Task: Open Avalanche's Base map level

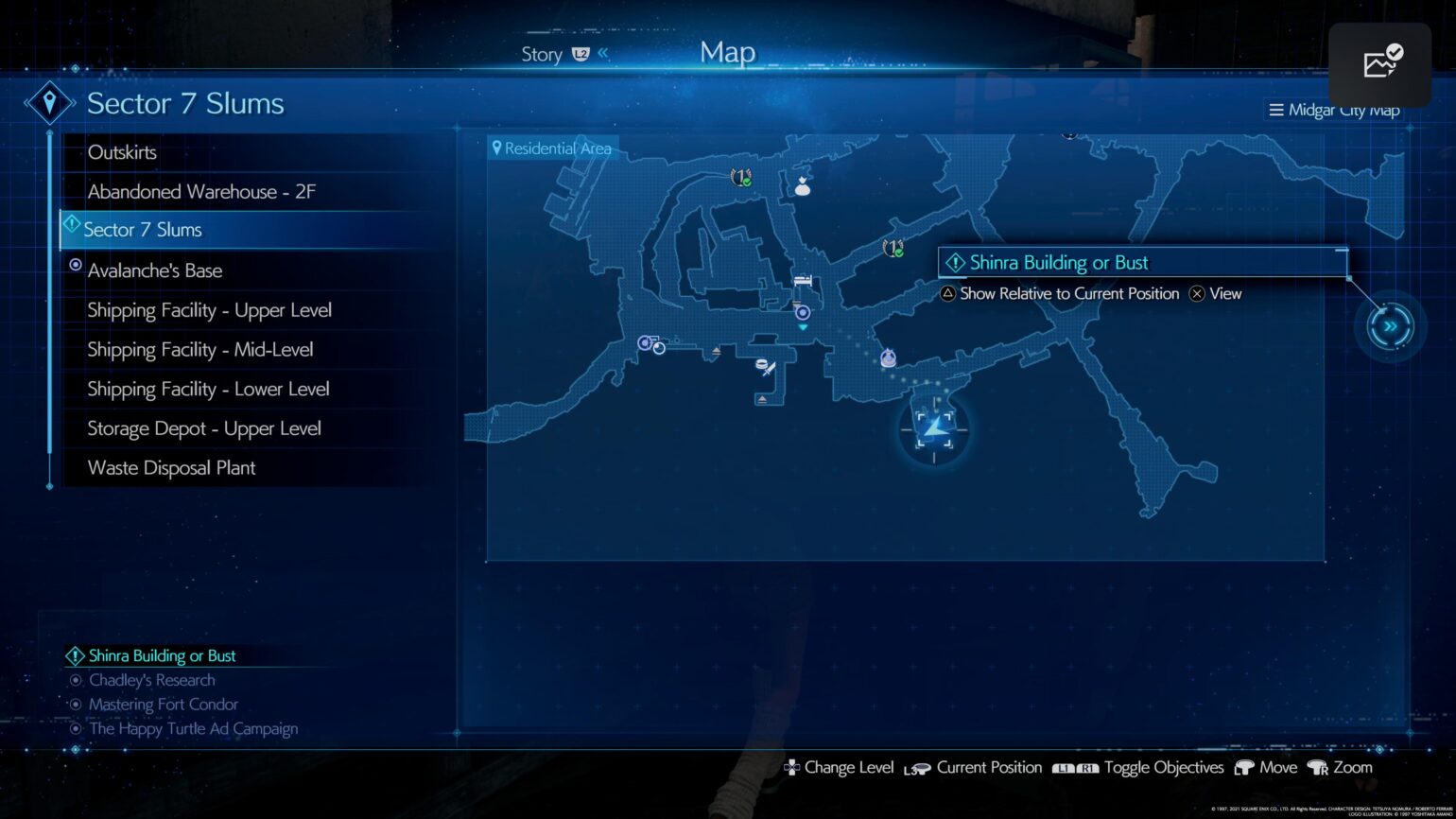Action: point(155,270)
